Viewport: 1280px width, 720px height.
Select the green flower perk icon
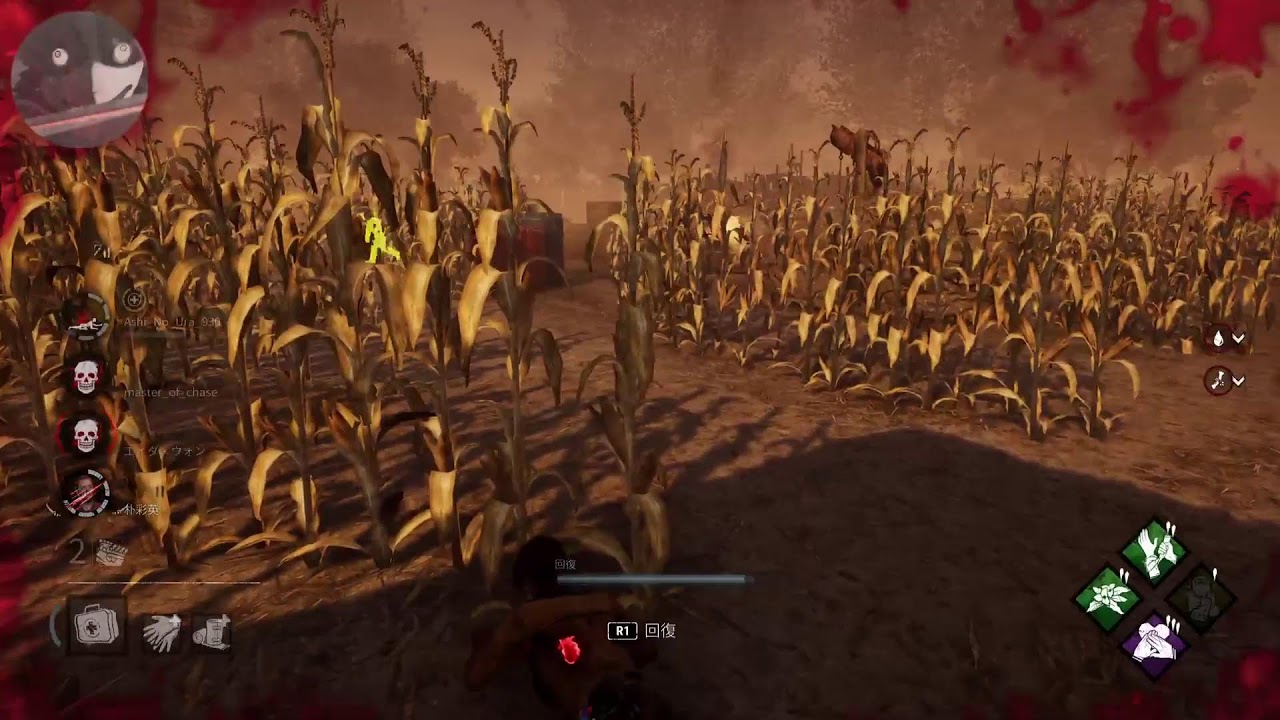coord(1107,598)
